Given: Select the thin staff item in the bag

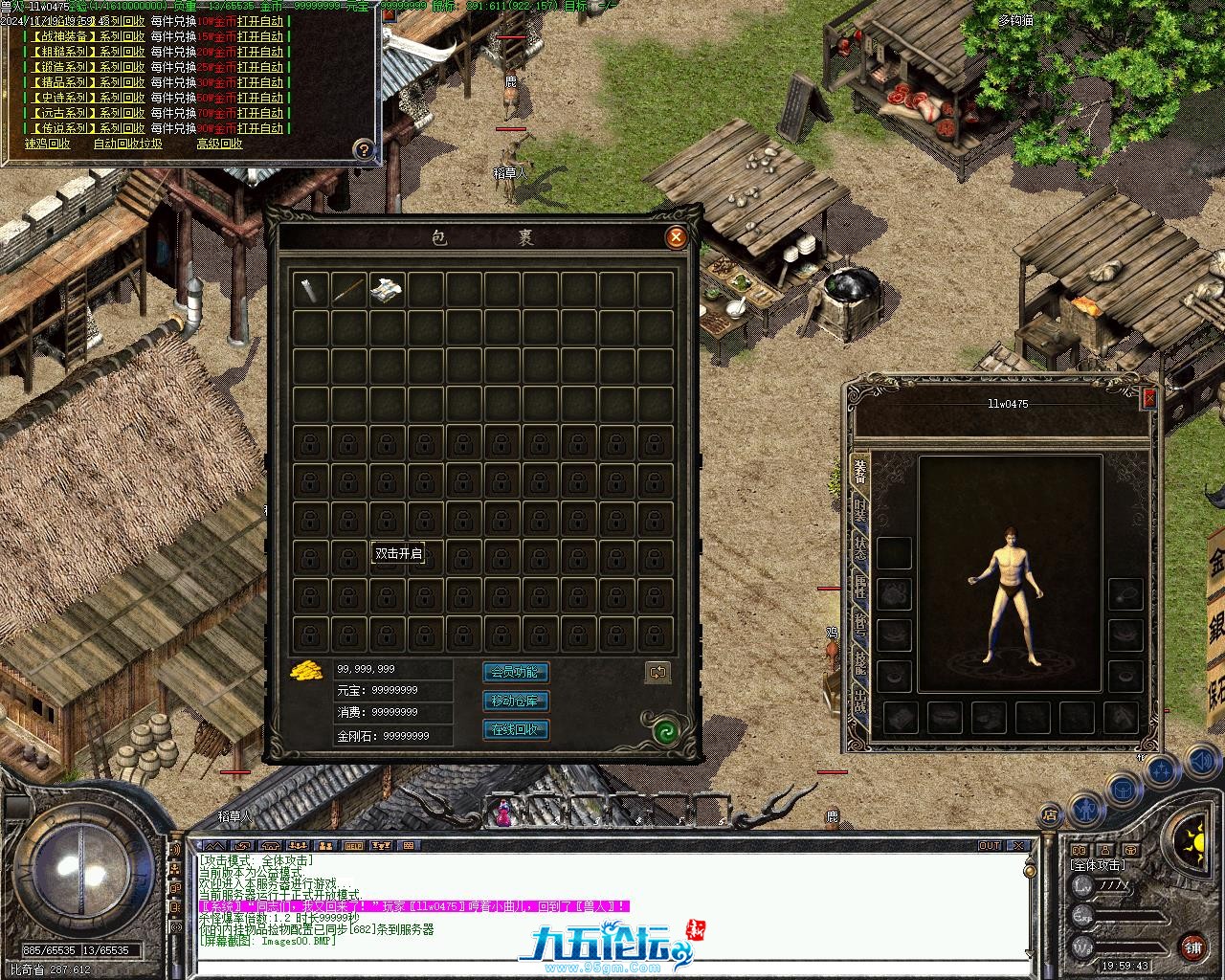Looking at the screenshot, I should 348,289.
